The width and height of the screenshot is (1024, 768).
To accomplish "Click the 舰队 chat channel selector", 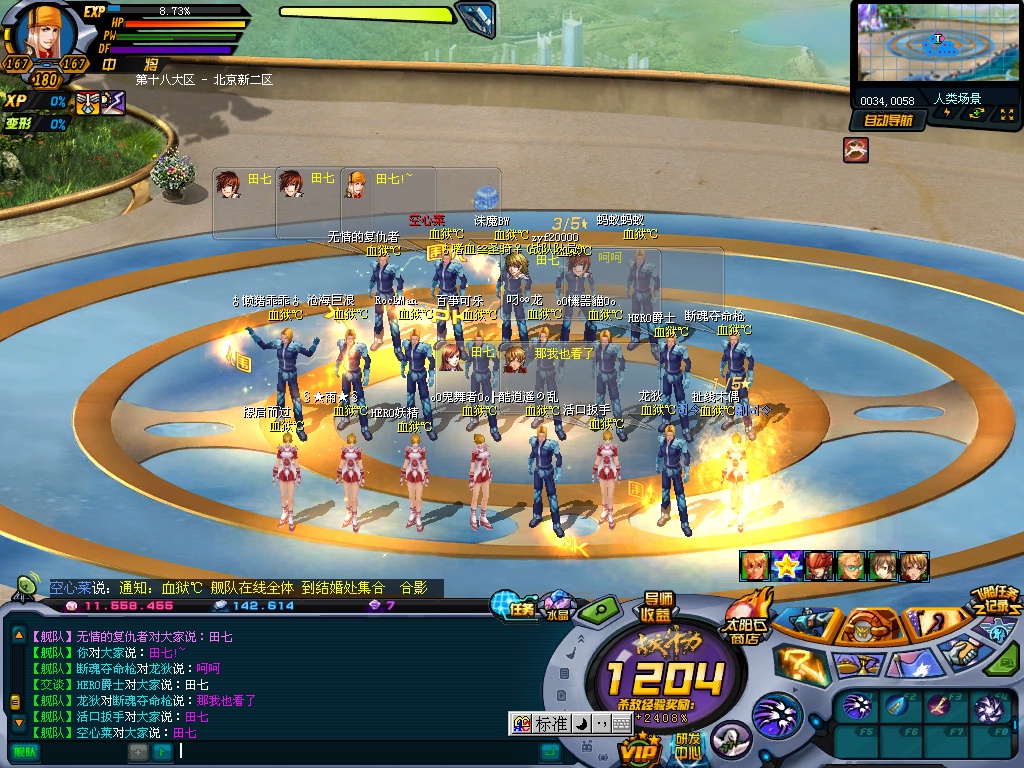I will click(x=24, y=751).
